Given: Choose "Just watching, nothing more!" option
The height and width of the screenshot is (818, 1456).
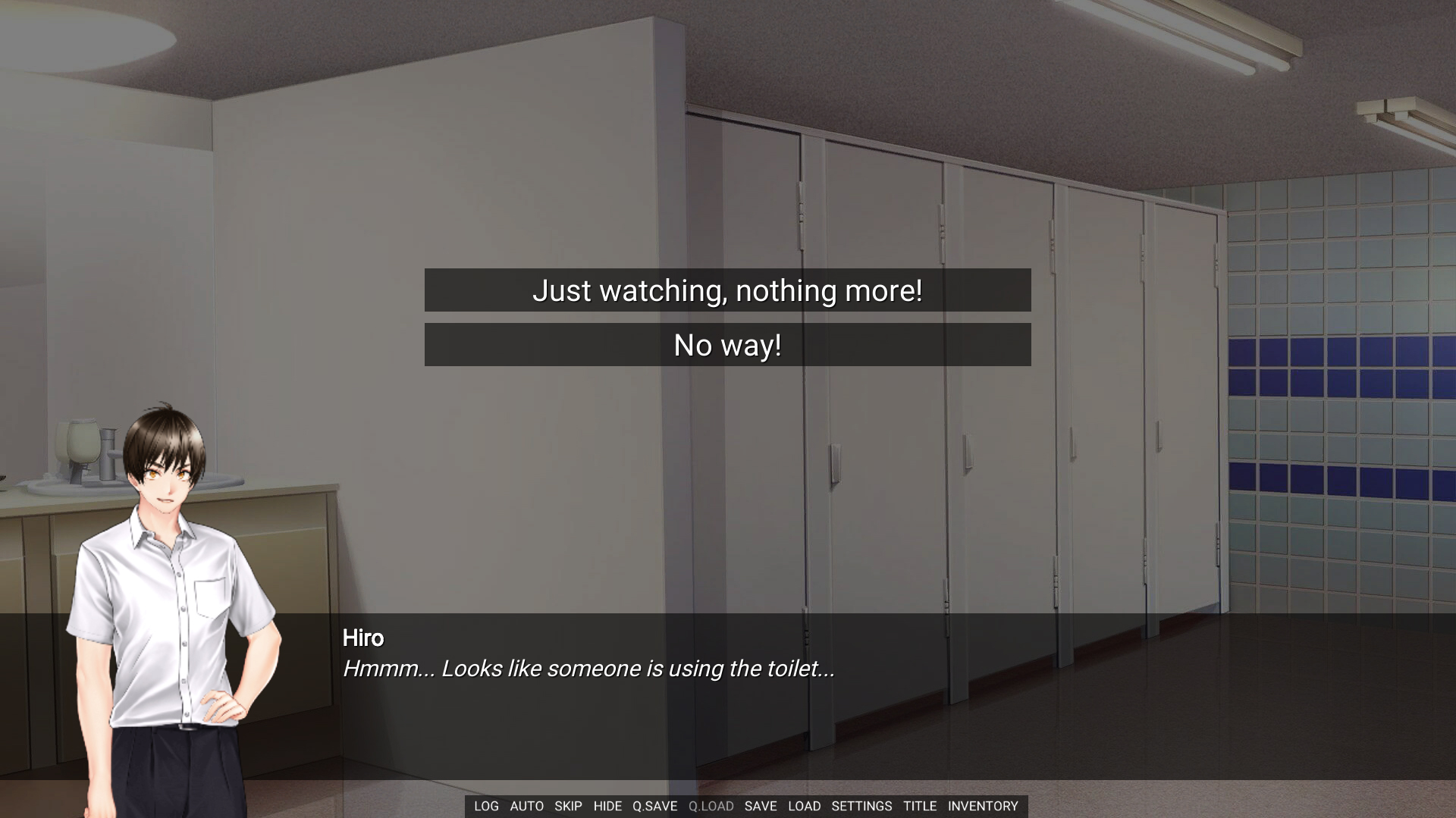Looking at the screenshot, I should click(x=727, y=290).
